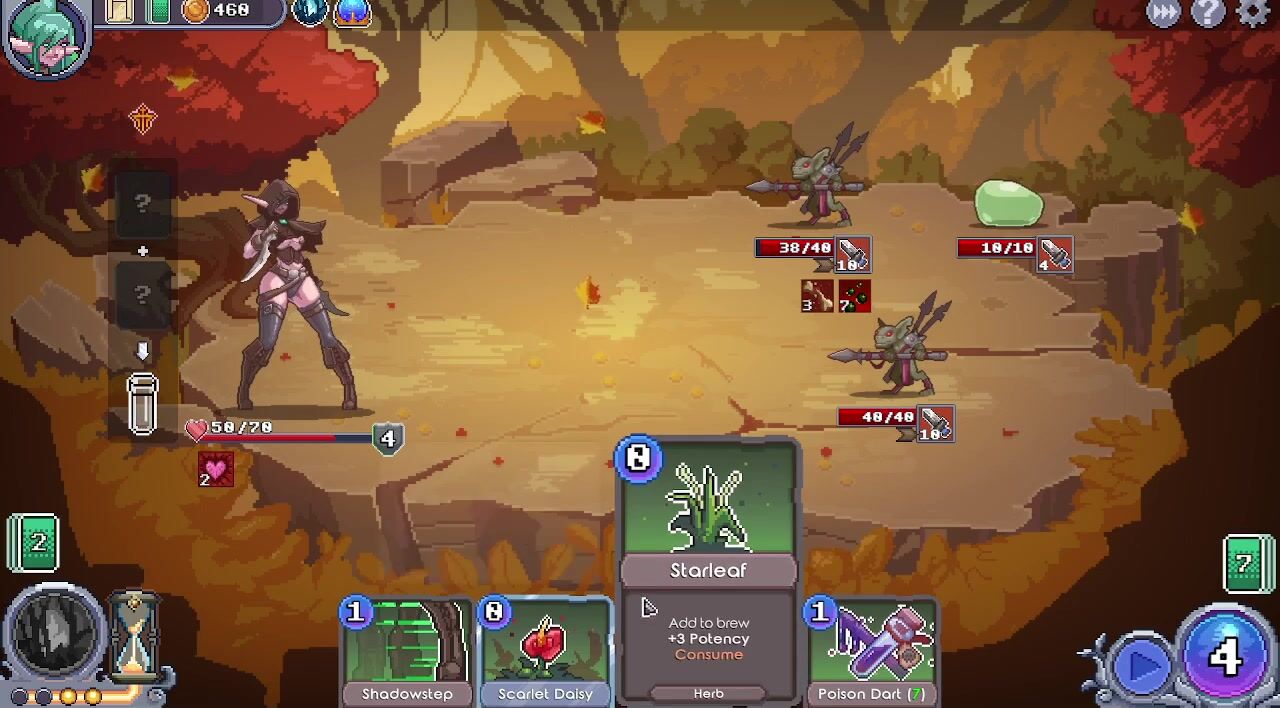Viewport: 1280px width, 708px height.
Task: Toggle the fast-forward speed button
Action: [x=1164, y=13]
